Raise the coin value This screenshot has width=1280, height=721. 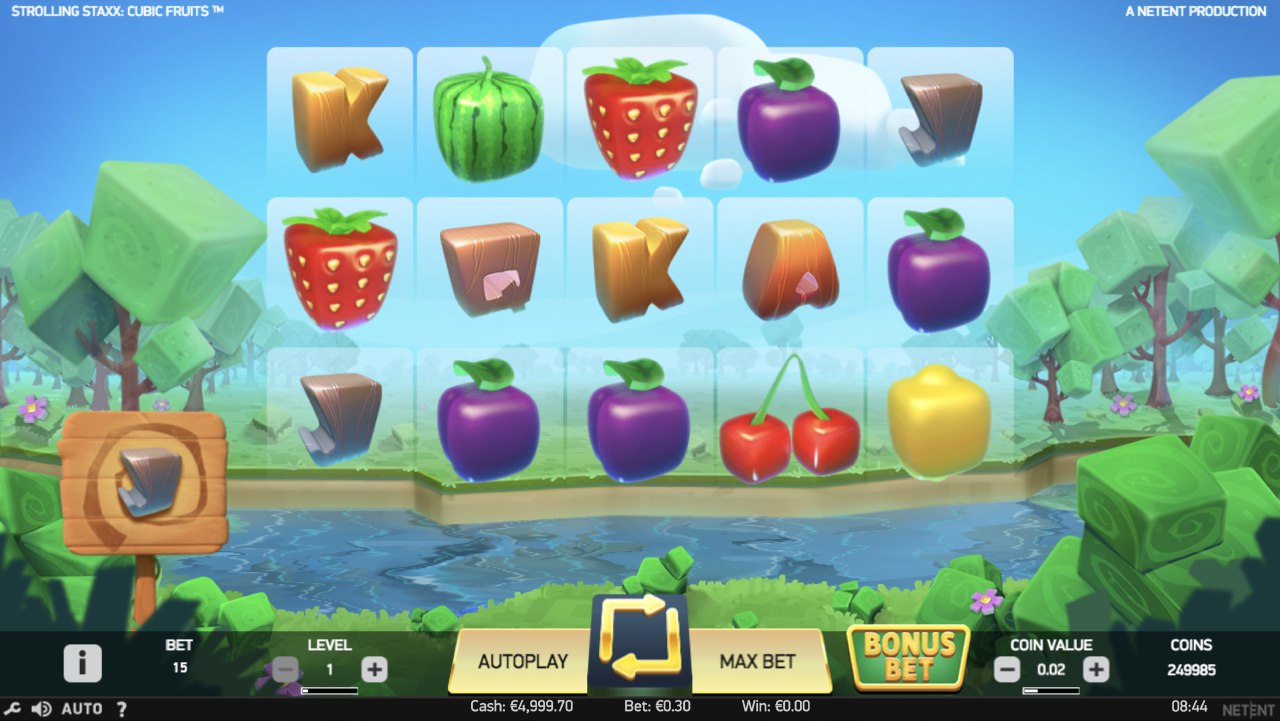coord(1096,669)
